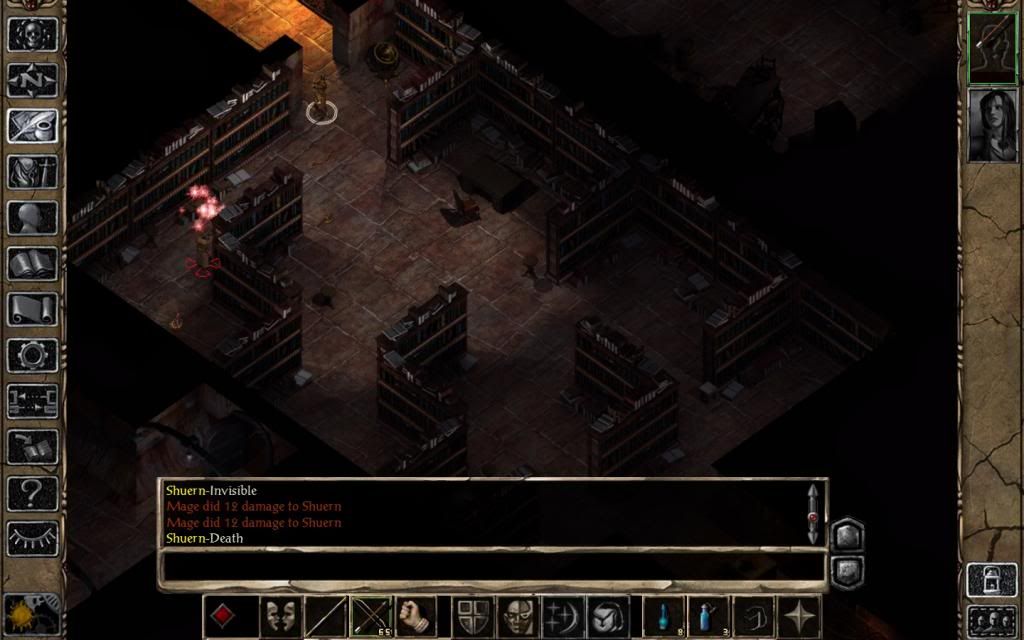This screenshot has height=640, width=1024.
Task: Click the question mark help button
Action: [x=32, y=493]
